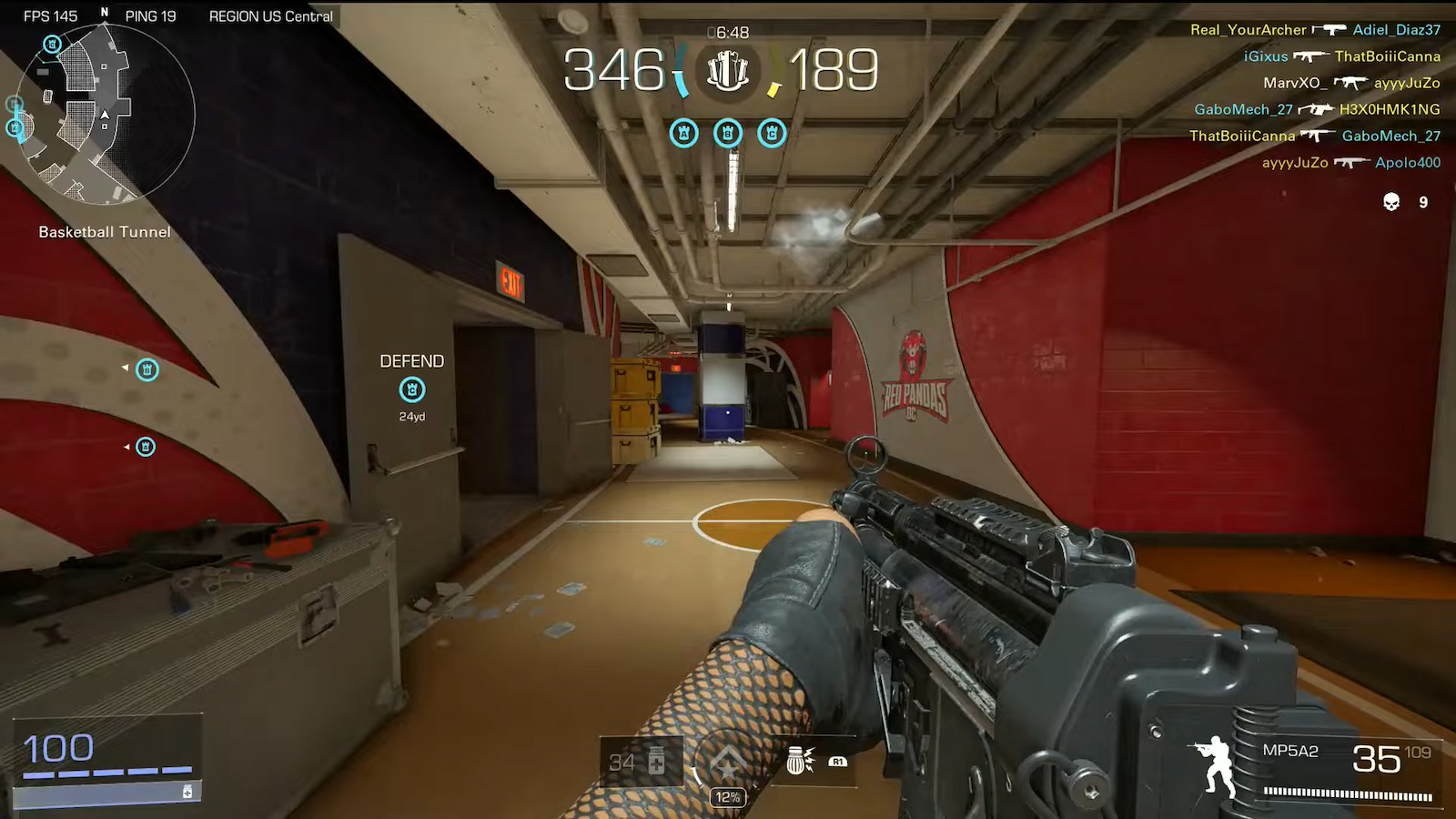Toggle the right objective point marker under the timer
1456x819 pixels.
(x=772, y=133)
